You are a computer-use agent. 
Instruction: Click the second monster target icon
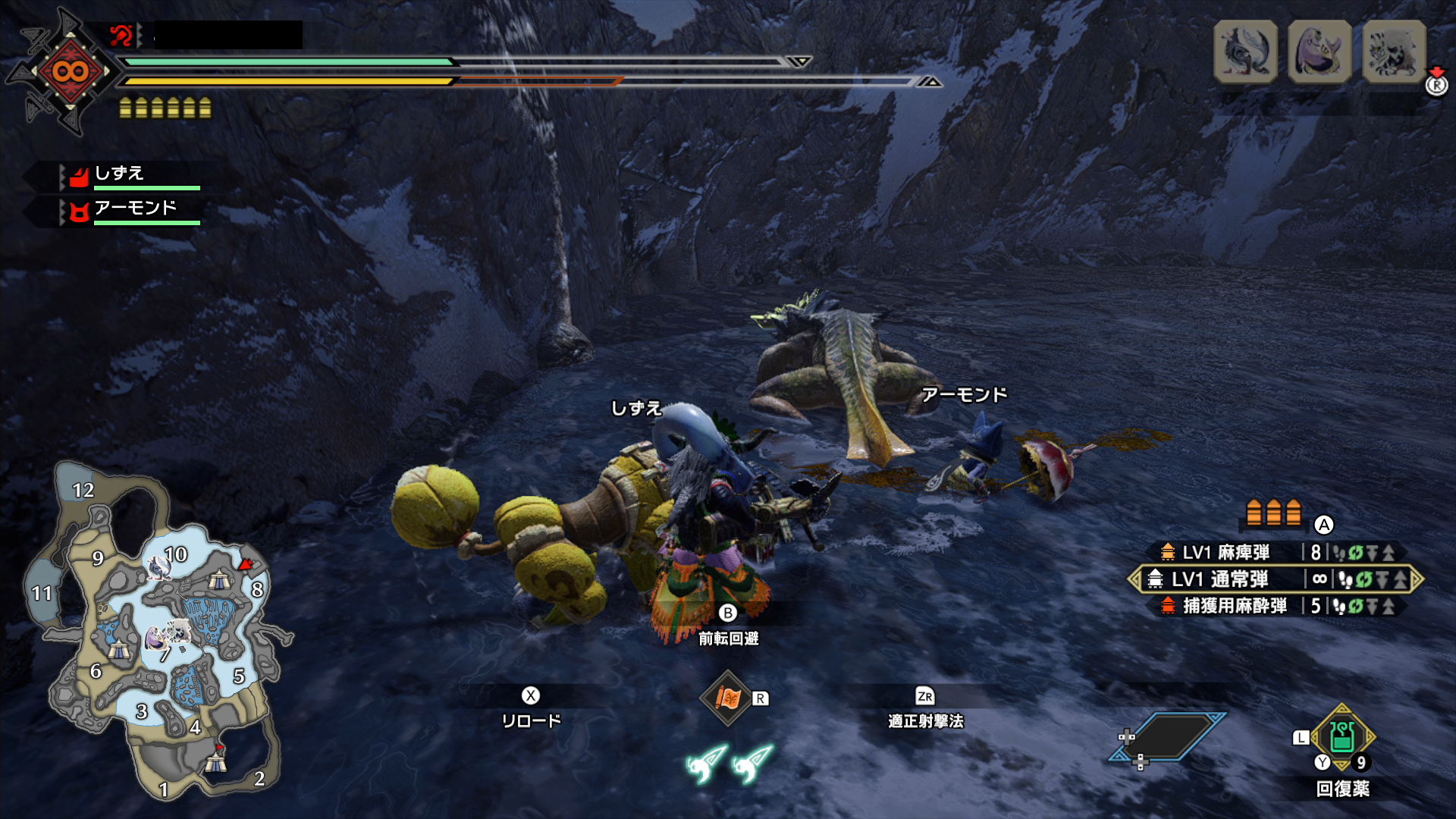1319,52
